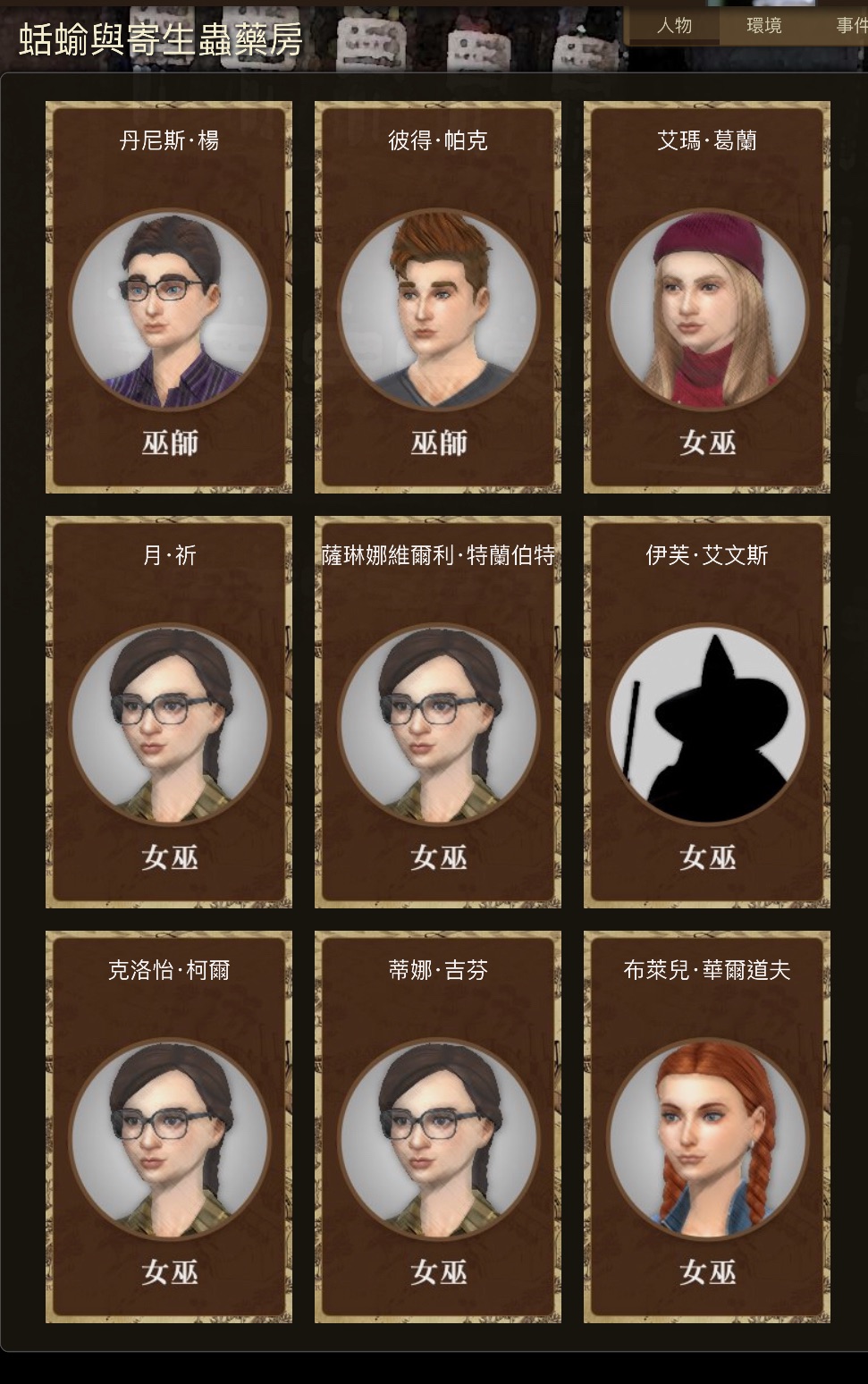868x1384 pixels.
Task: View 蒂娜·吉芬's character card
Action: pos(438,1127)
